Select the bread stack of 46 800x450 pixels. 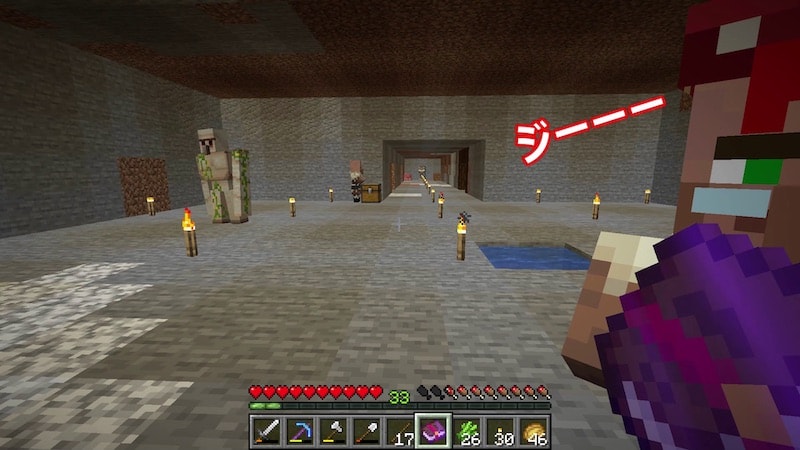pos(533,431)
